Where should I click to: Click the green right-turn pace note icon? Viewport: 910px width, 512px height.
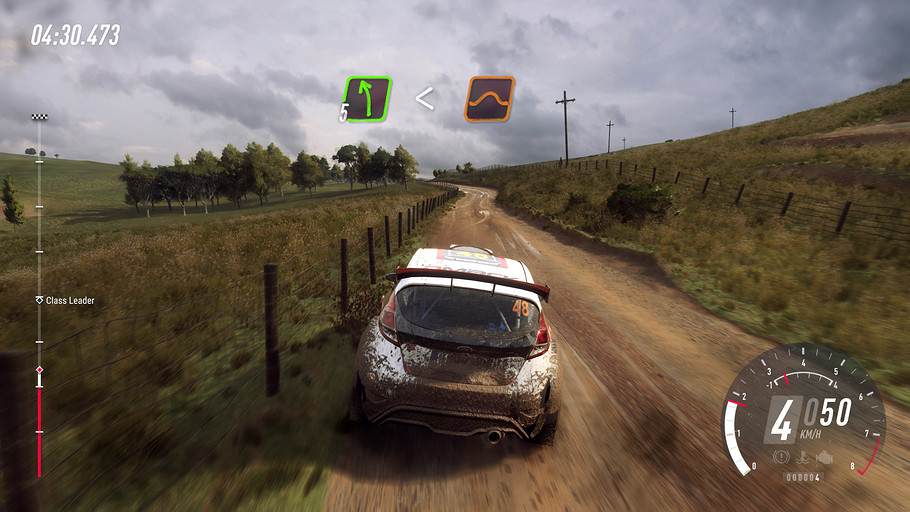[x=367, y=99]
